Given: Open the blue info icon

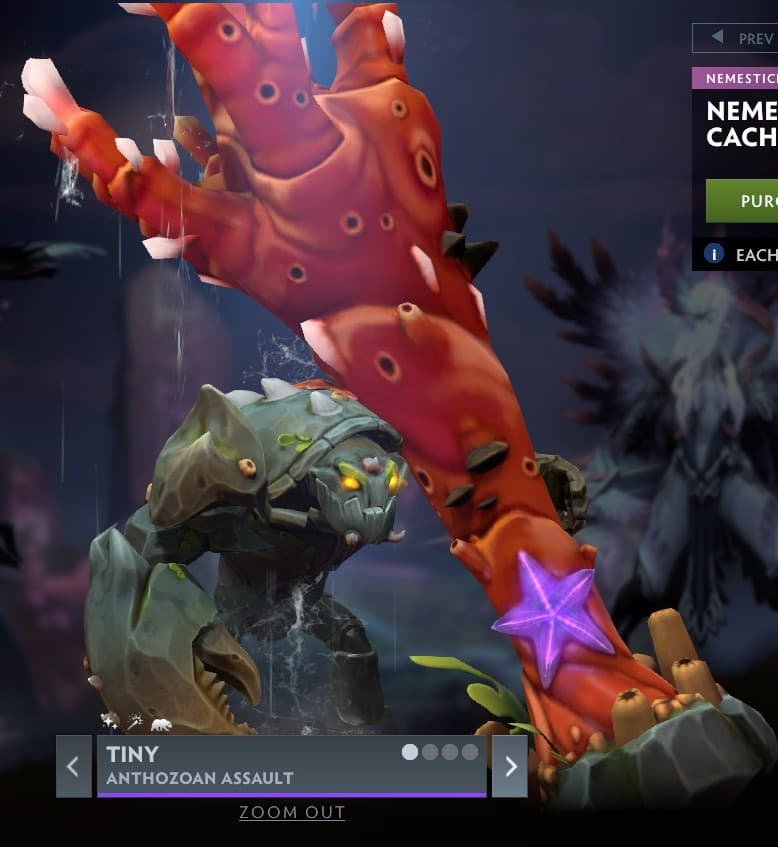Looking at the screenshot, I should pos(714,254).
